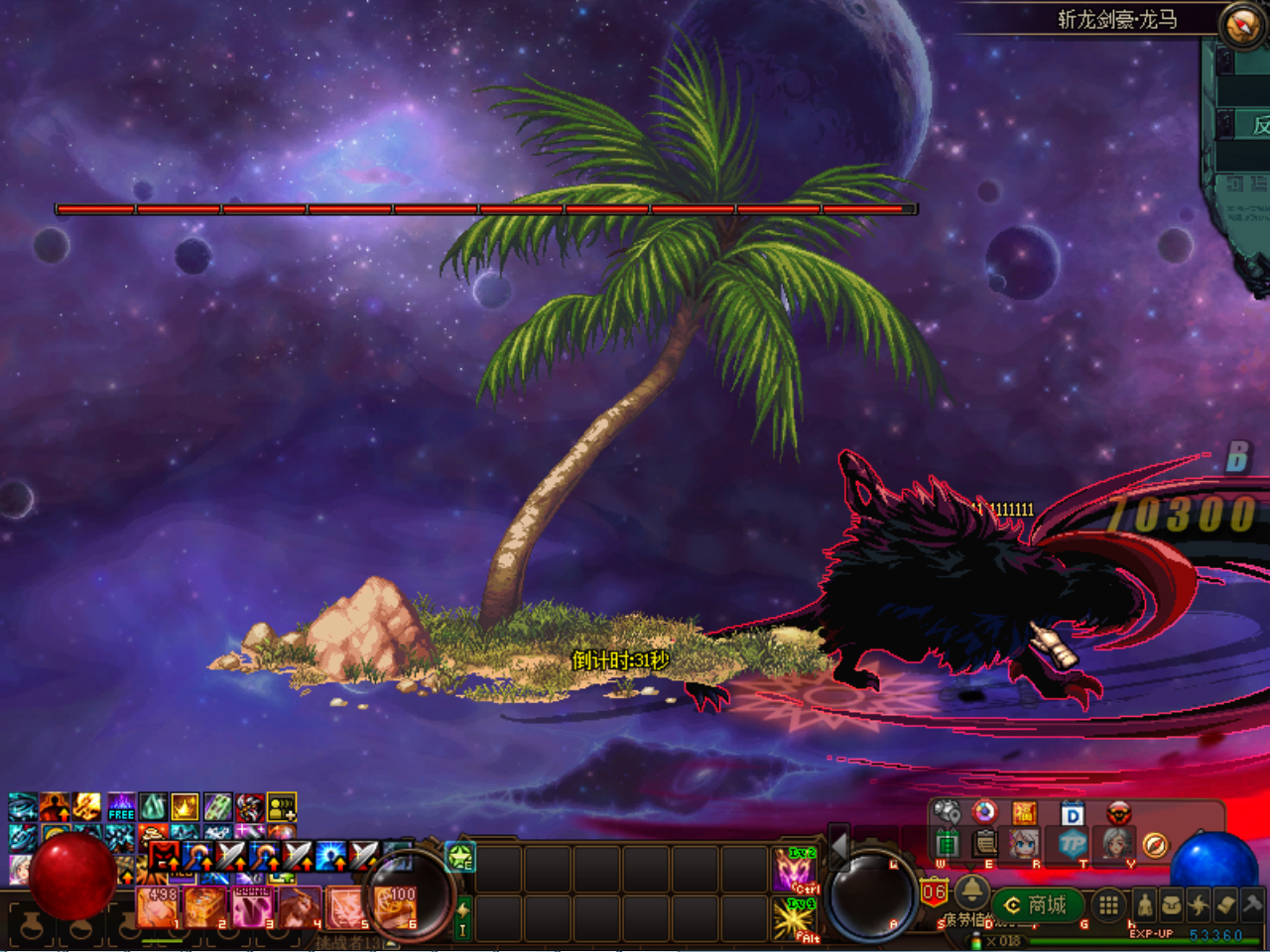Open the nine-dot grid menu button

click(x=1109, y=904)
